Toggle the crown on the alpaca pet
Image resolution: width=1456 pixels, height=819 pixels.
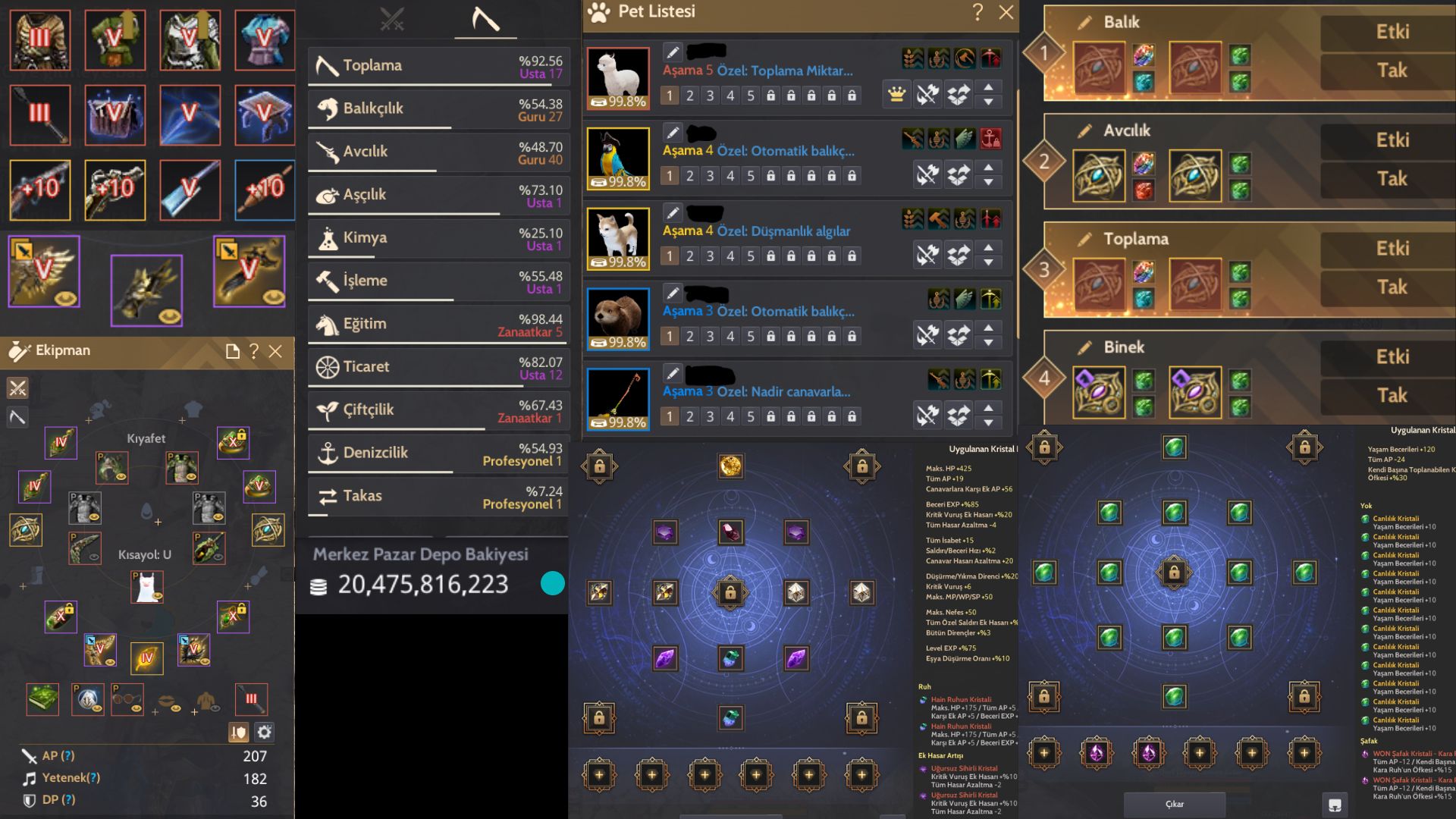(896, 94)
